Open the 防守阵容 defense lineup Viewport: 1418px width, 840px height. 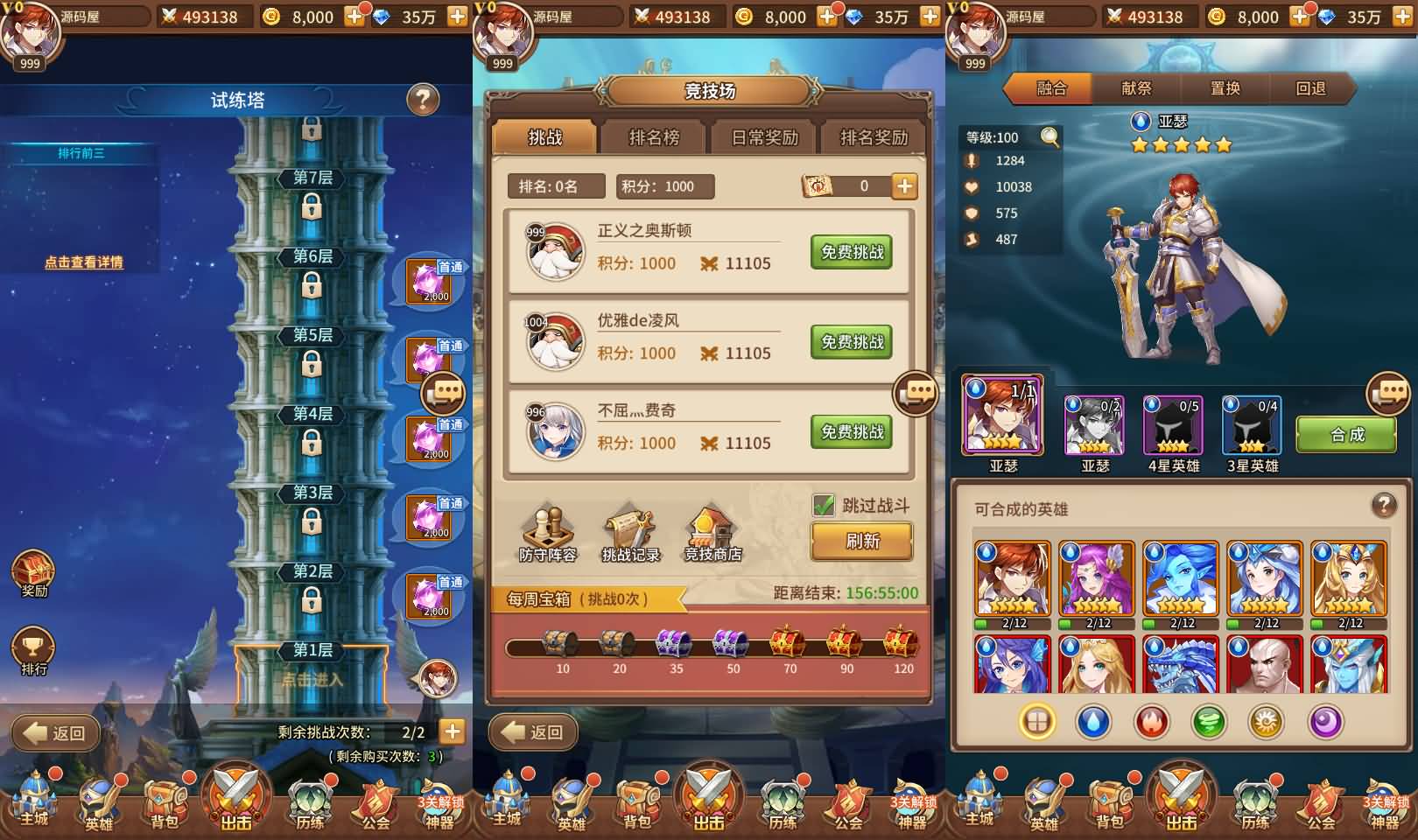point(548,534)
